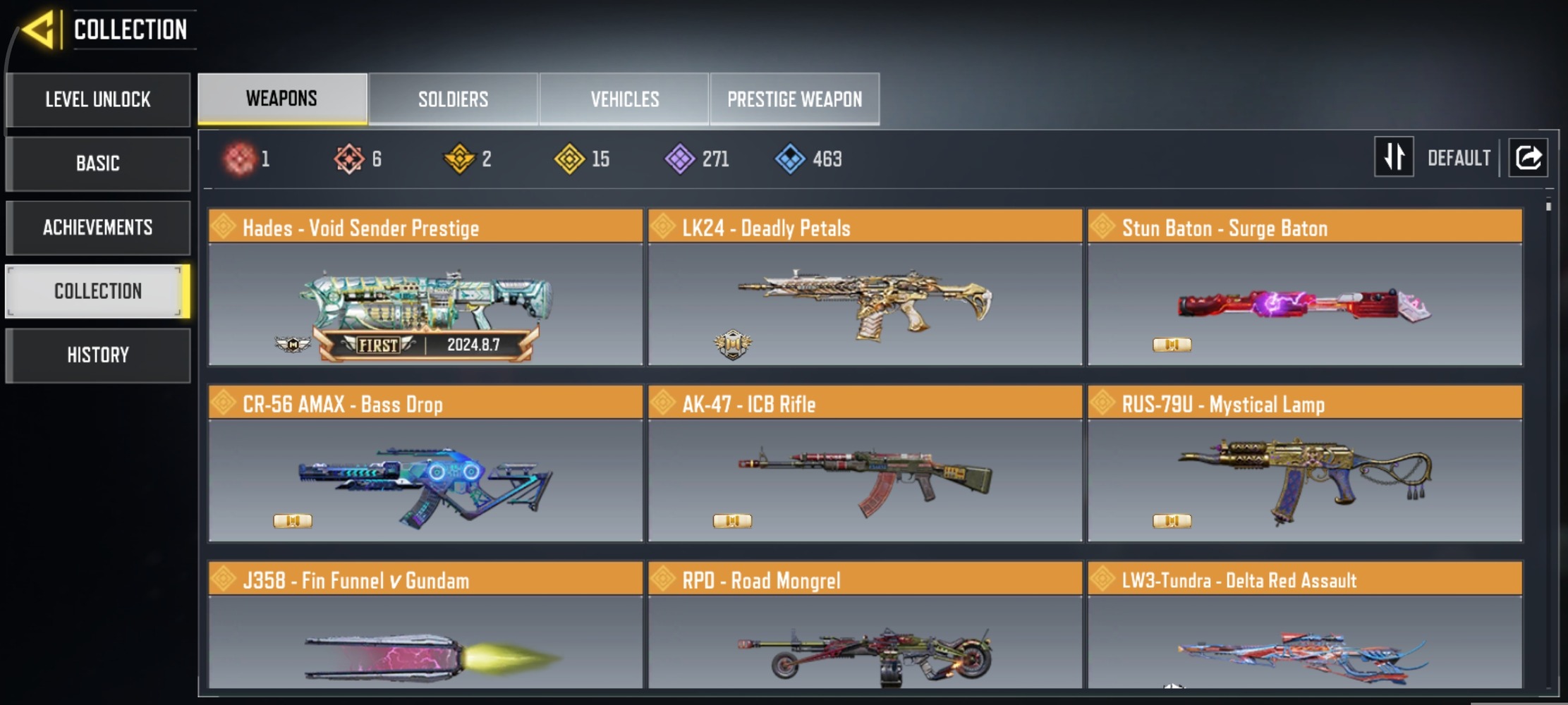Select the Basic menu entry

[98, 164]
